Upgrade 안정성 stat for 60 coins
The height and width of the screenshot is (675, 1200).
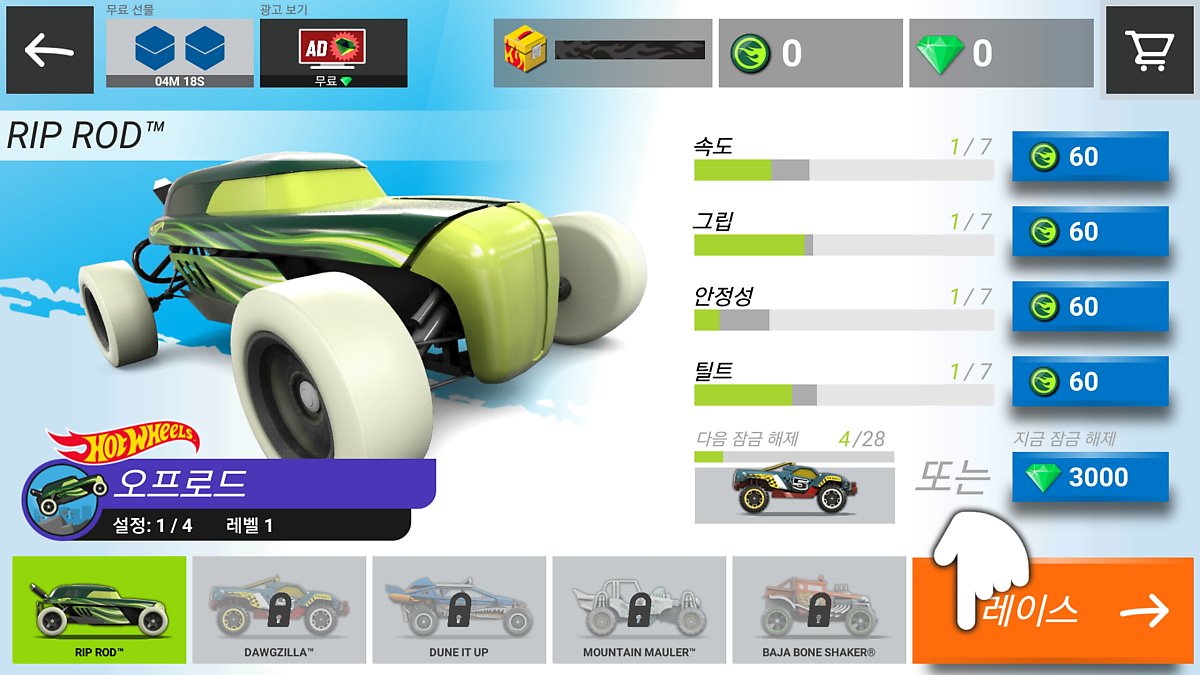pyautogui.click(x=1090, y=307)
